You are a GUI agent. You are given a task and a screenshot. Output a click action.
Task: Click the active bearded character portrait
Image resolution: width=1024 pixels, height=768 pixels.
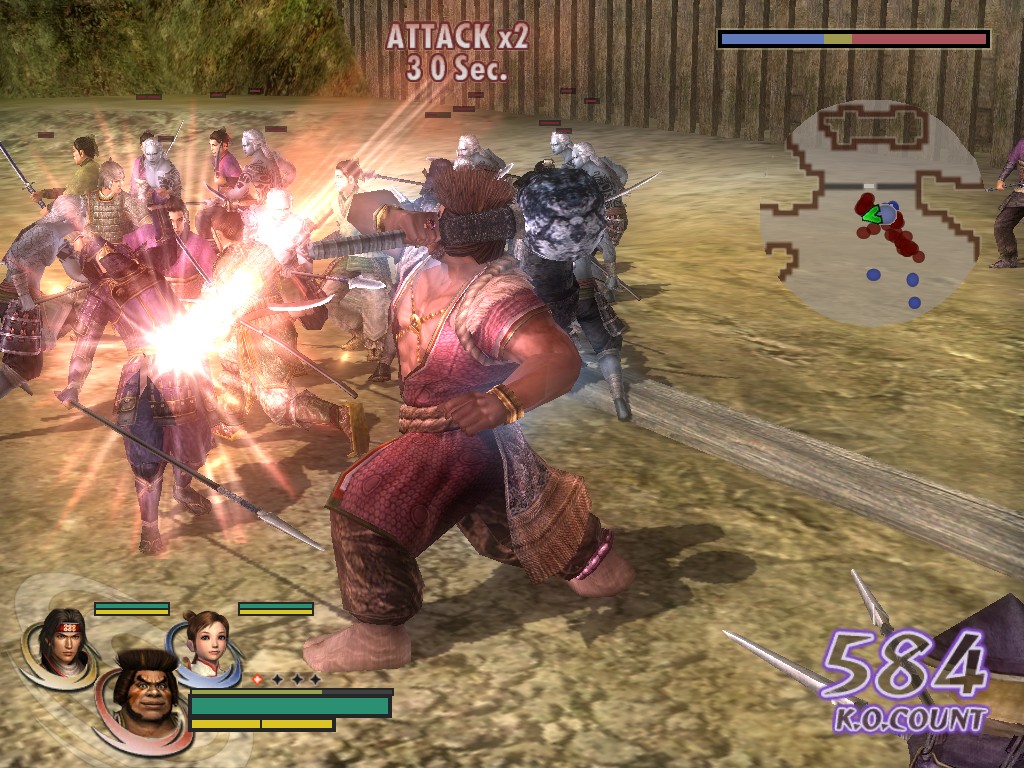(x=142, y=695)
